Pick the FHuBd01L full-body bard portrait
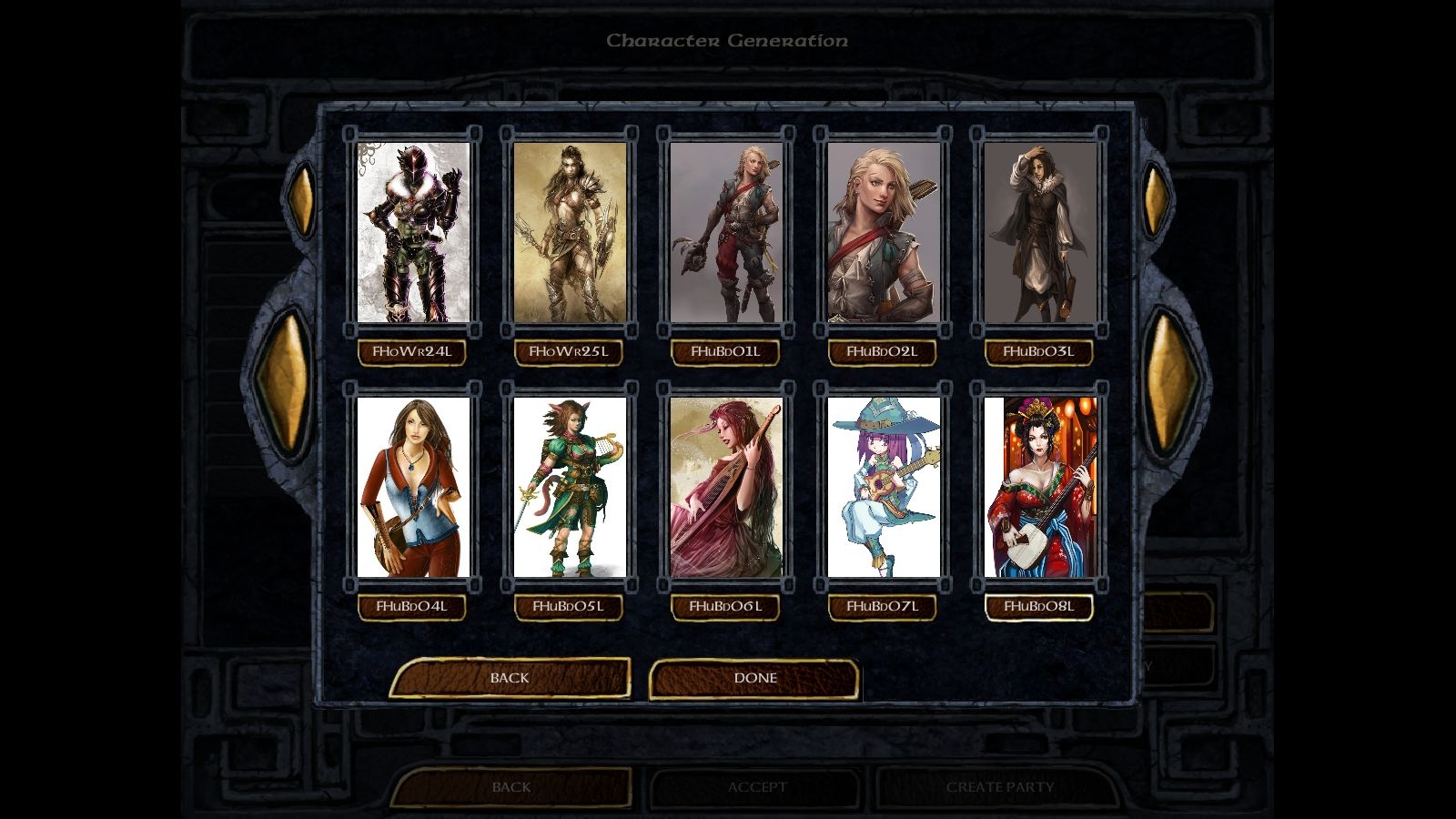The width and height of the screenshot is (1456, 819). 726,232
